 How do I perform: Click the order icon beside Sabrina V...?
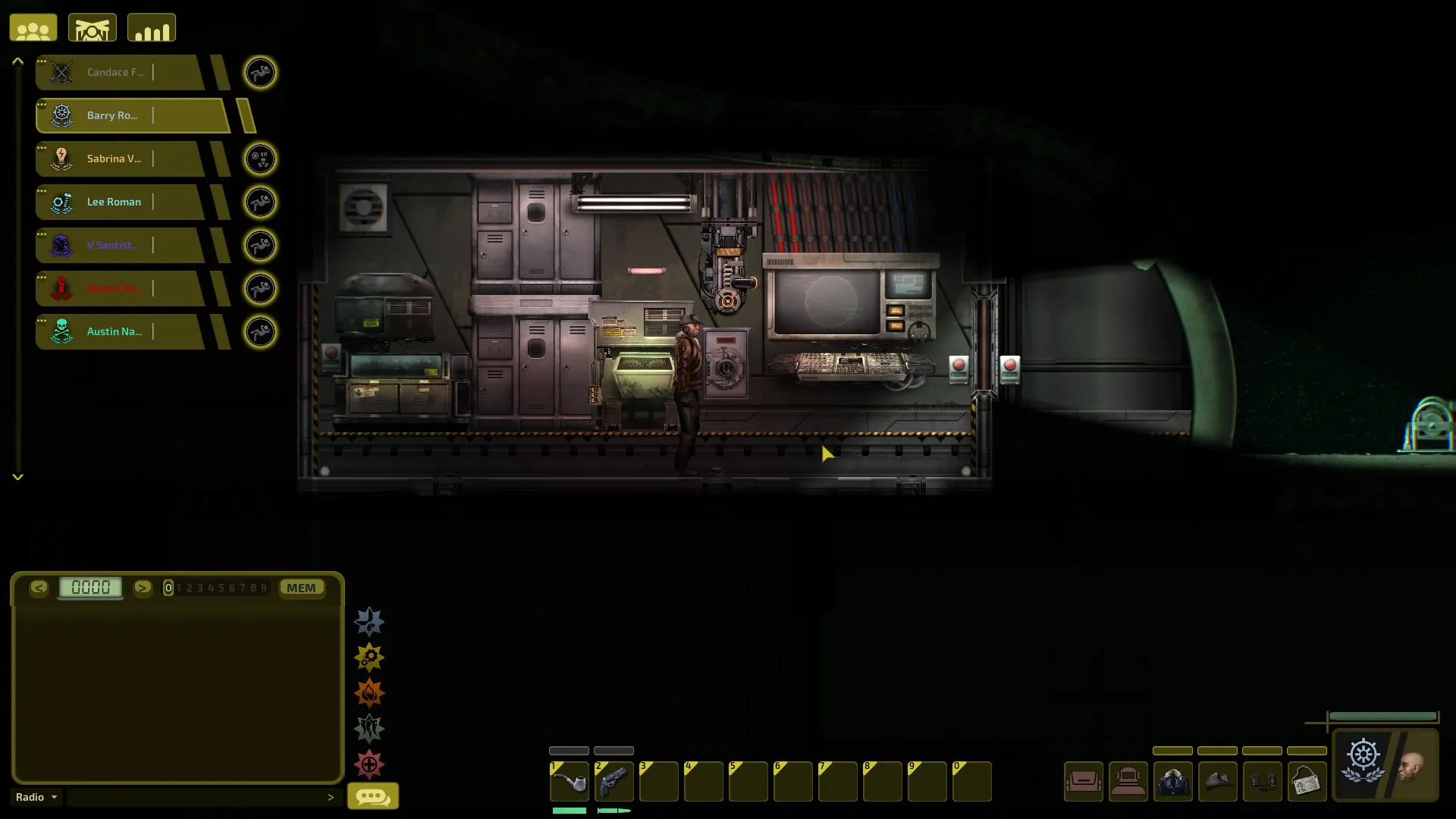(x=260, y=159)
